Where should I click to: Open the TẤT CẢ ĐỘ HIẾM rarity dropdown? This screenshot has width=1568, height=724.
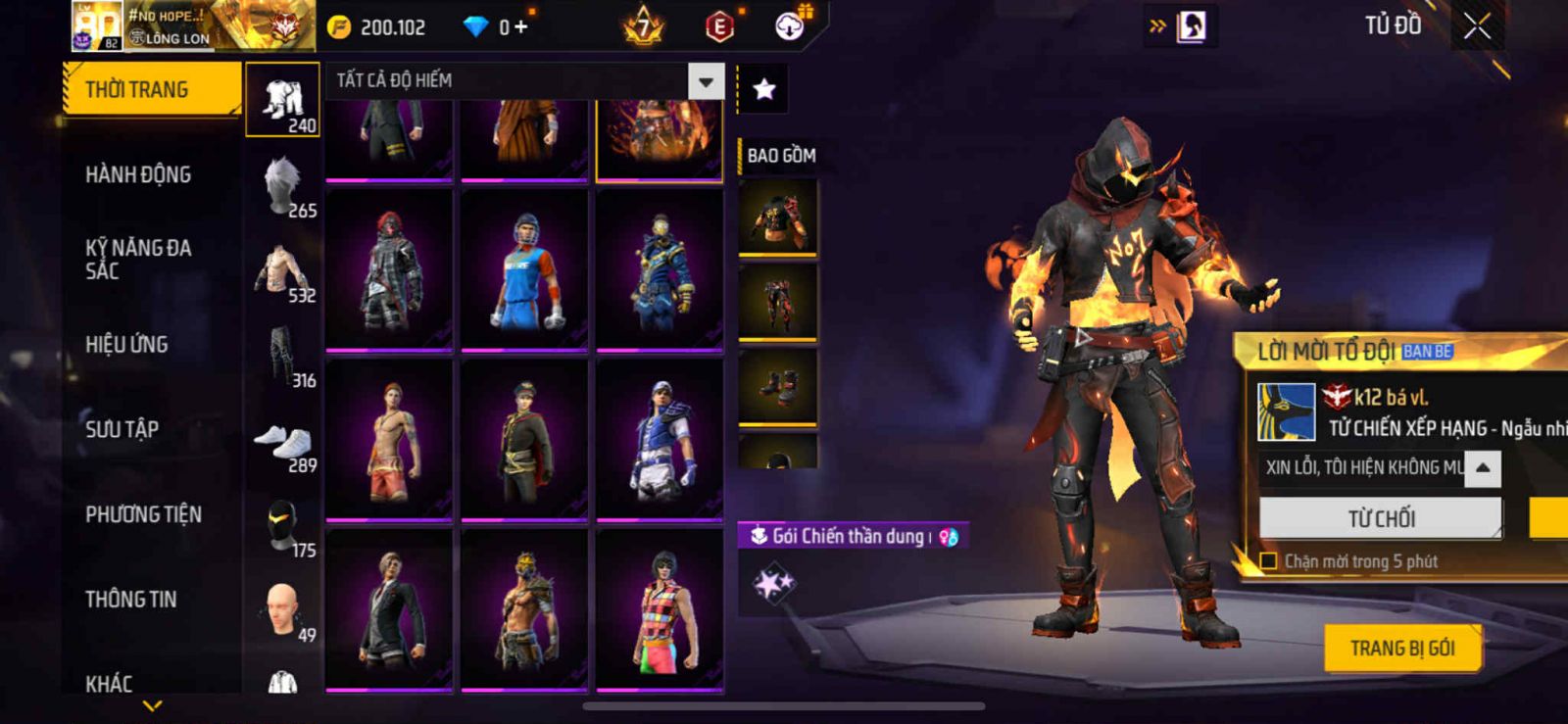pyautogui.click(x=706, y=81)
